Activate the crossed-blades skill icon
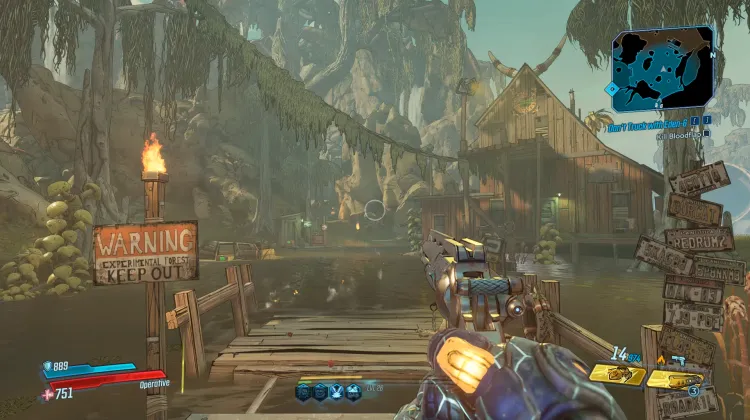 pyautogui.click(x=337, y=393)
